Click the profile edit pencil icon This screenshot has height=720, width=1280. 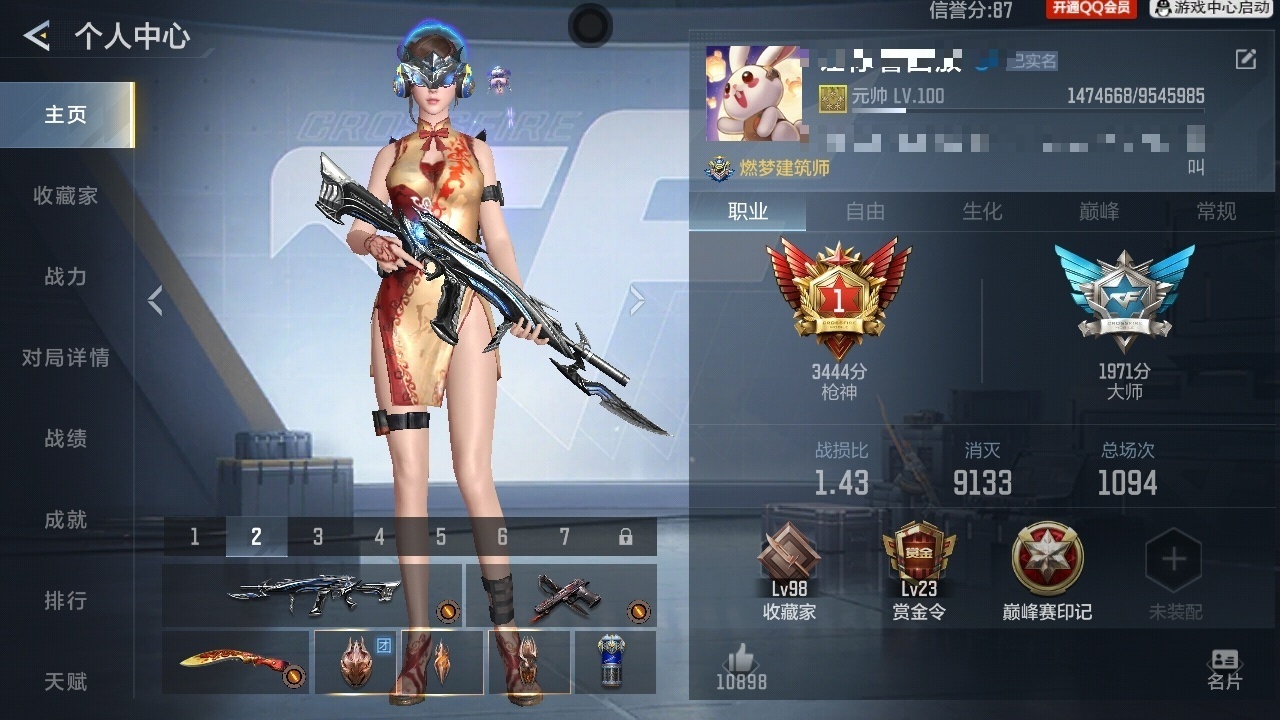1248,60
